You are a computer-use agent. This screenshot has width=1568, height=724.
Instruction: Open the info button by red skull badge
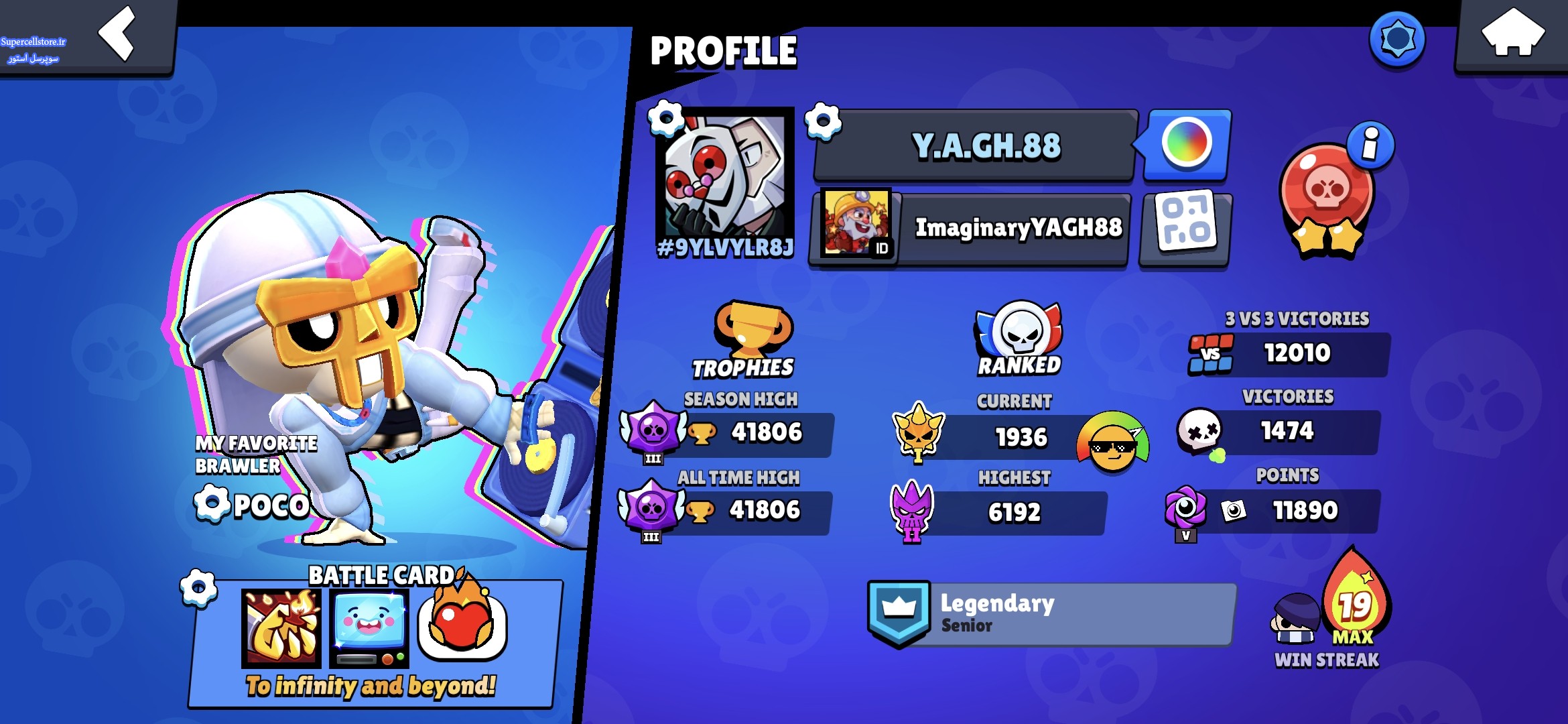click(x=1370, y=144)
